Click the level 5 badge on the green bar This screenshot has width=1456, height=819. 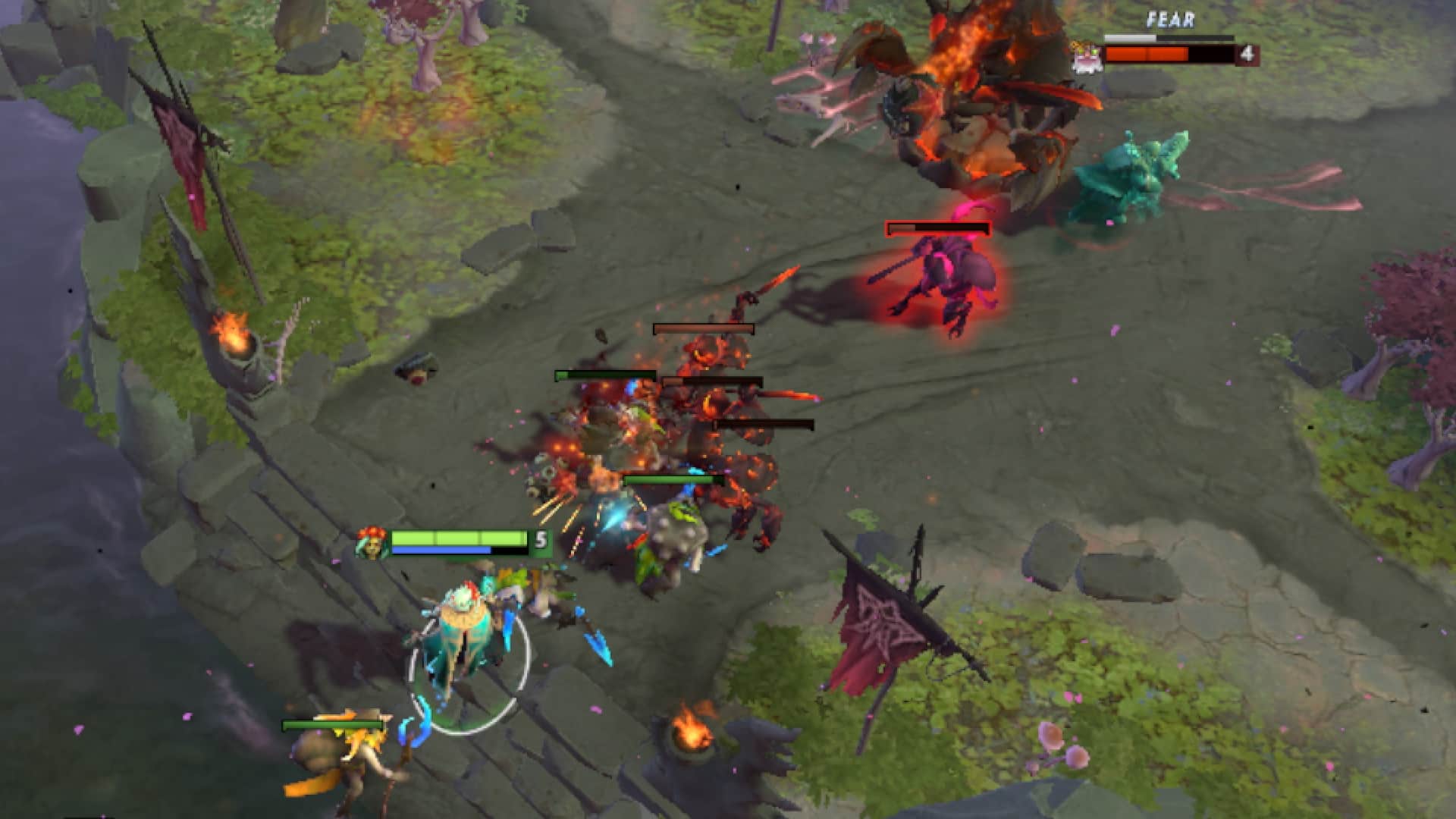[x=541, y=540]
